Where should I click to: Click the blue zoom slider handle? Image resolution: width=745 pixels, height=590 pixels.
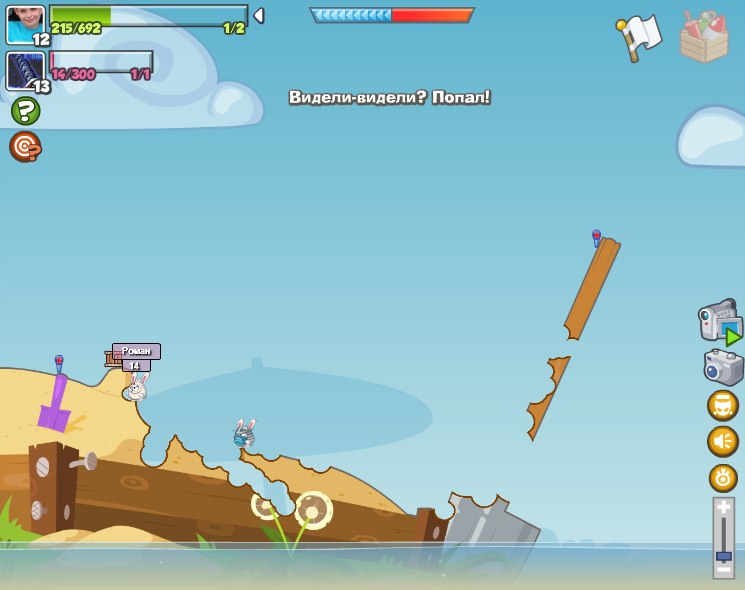(724, 555)
